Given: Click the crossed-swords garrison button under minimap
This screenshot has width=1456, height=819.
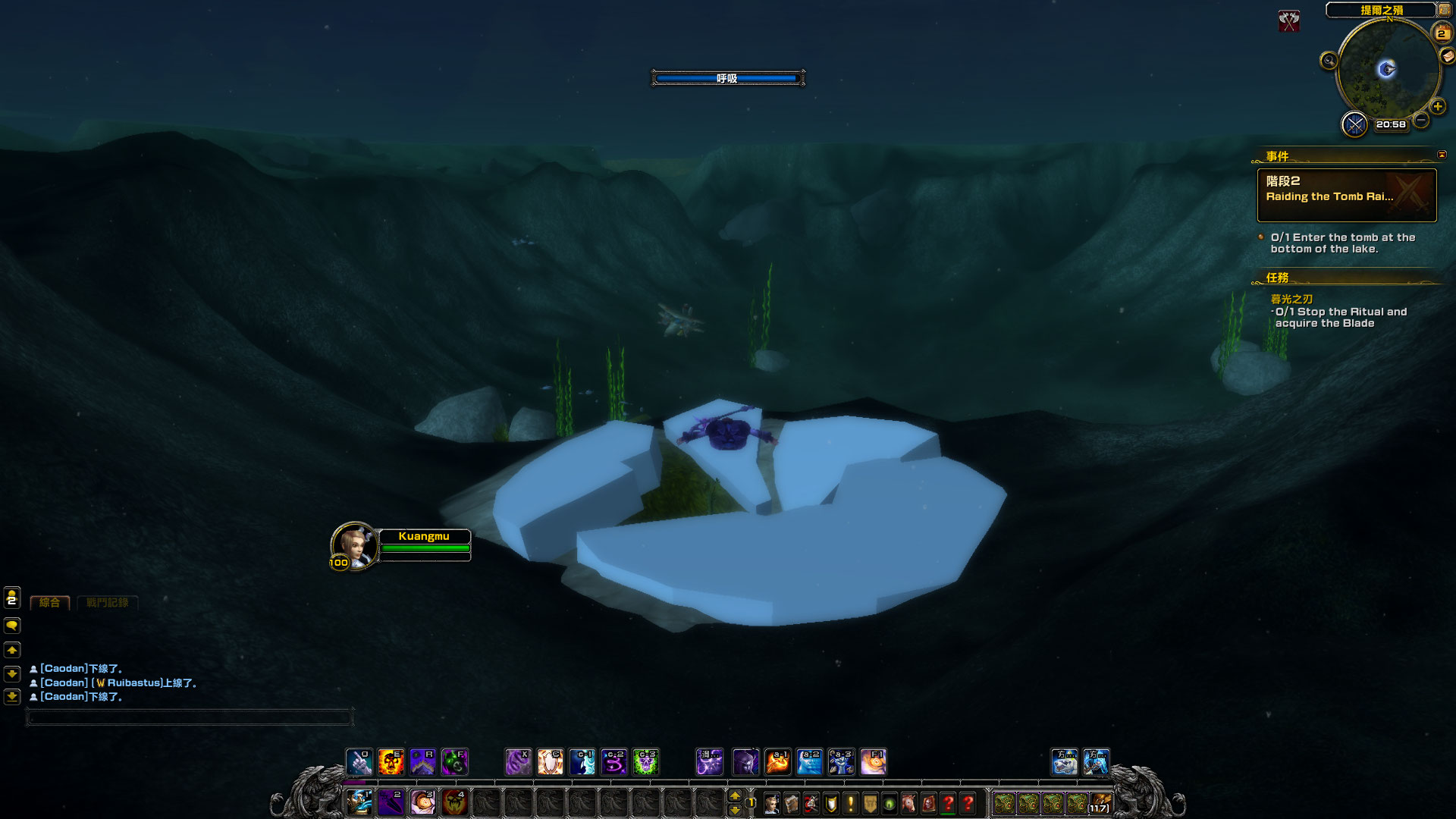Looking at the screenshot, I should pos(1354,124).
